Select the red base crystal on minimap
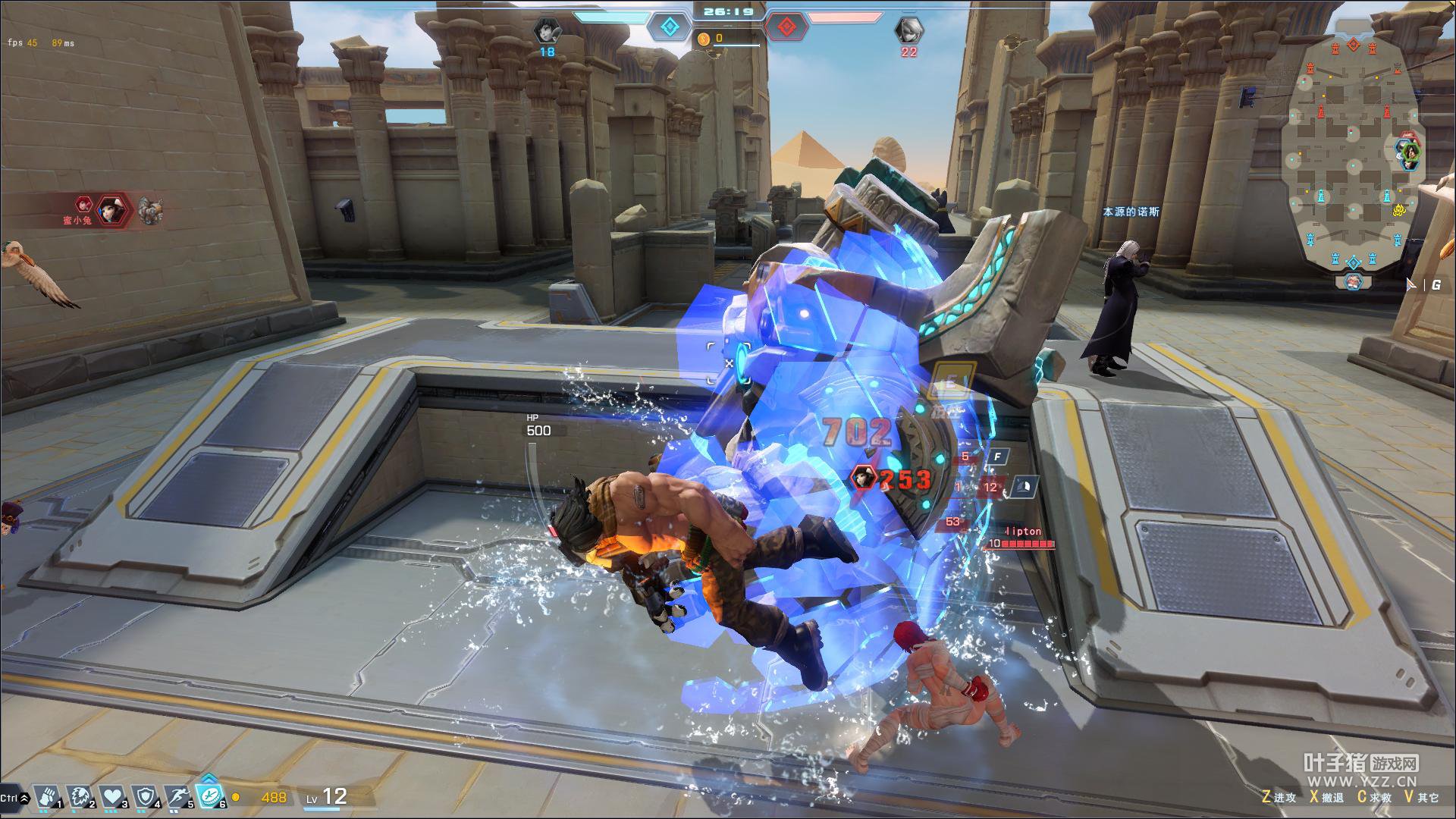Image resolution: width=1456 pixels, height=819 pixels. coord(1354,45)
